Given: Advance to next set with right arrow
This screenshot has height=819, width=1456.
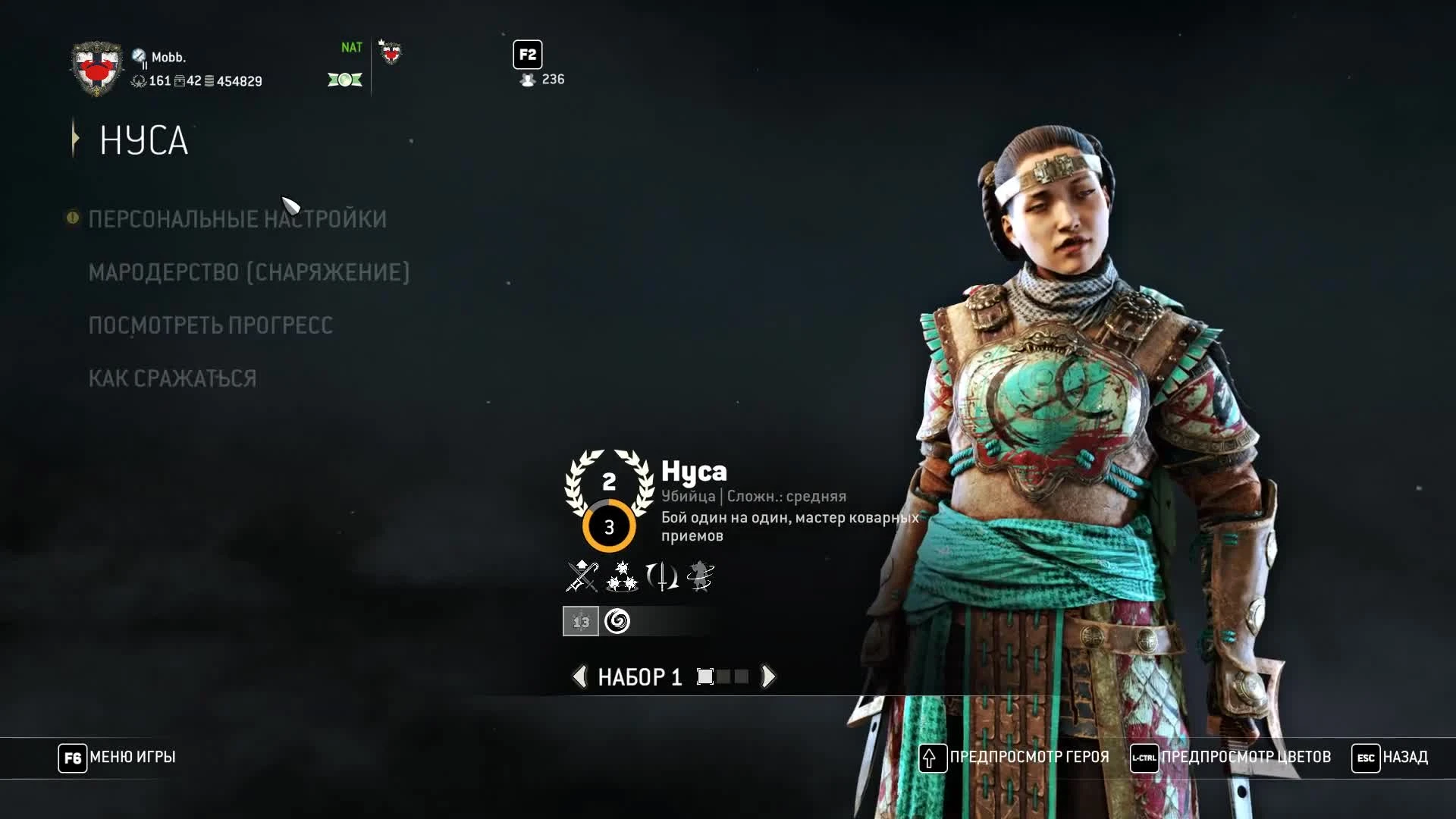Looking at the screenshot, I should click(x=768, y=676).
